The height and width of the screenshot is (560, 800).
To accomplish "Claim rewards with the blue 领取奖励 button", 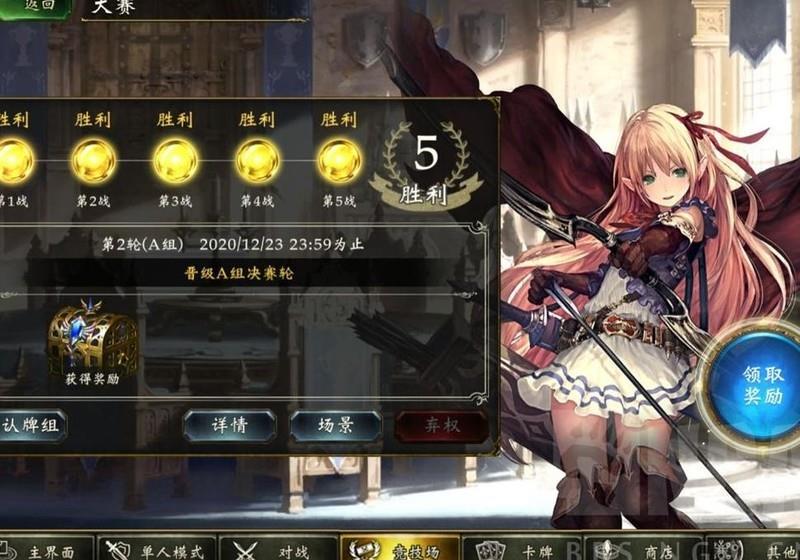I will pyautogui.click(x=761, y=385).
